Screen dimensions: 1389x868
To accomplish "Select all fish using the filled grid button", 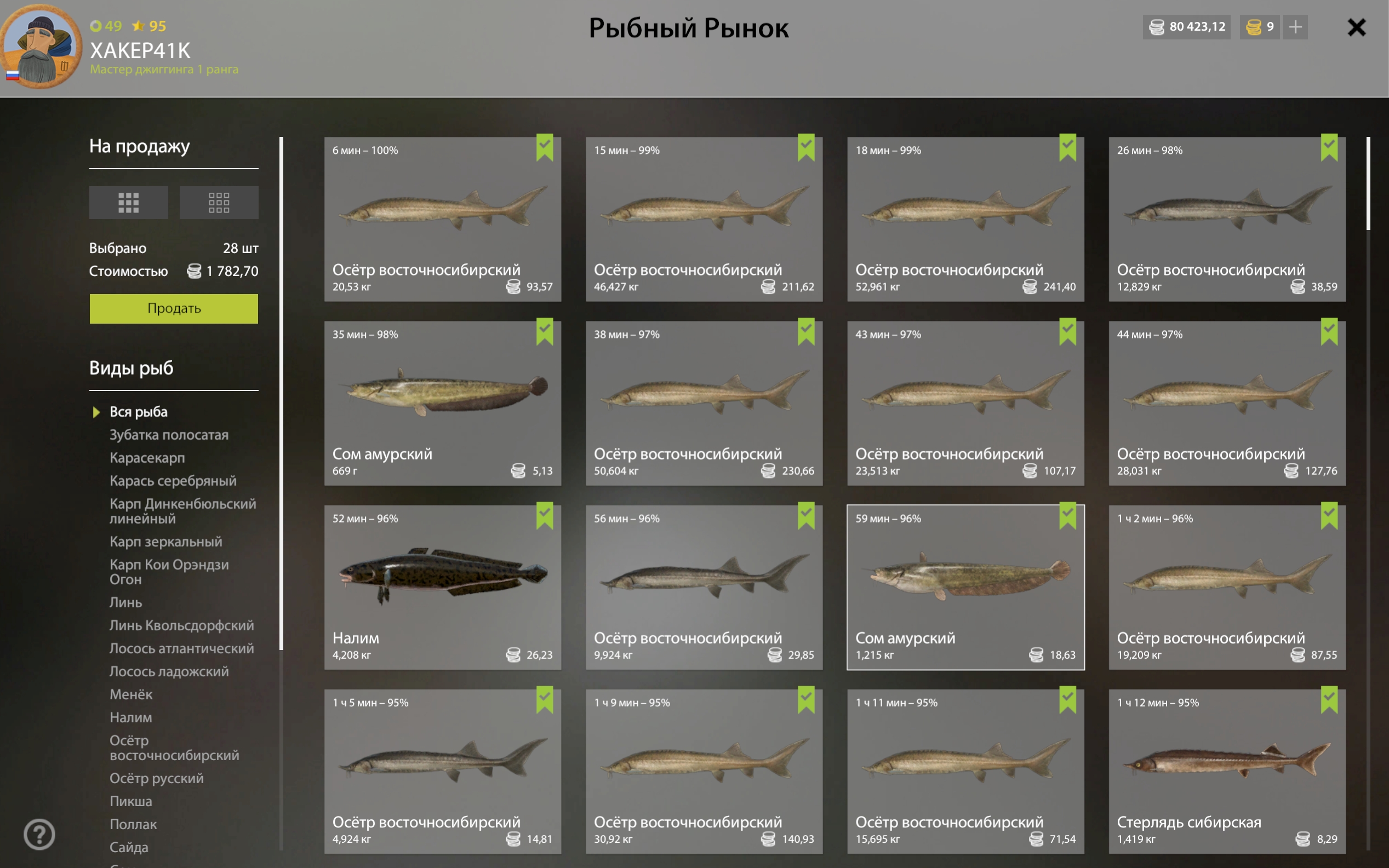I will pyautogui.click(x=128, y=202).
